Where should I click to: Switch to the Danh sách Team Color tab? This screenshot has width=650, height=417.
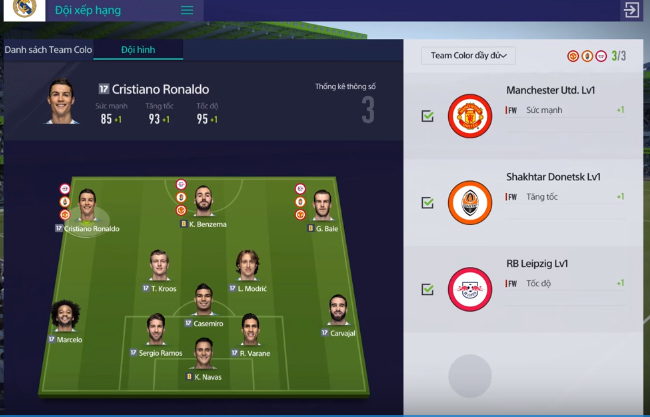pyautogui.click(x=48, y=49)
